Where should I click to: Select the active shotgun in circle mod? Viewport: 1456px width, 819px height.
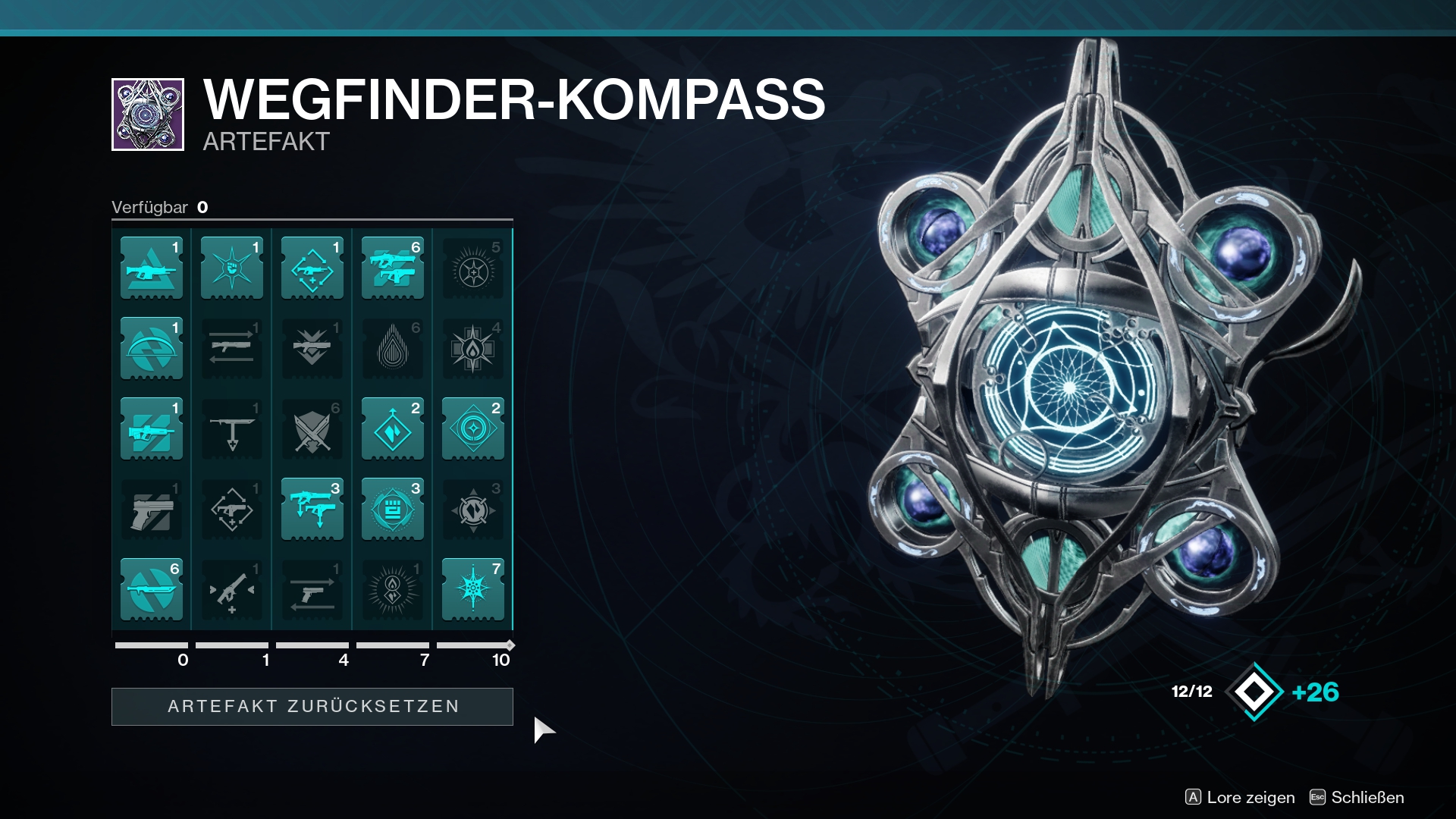tap(152, 590)
